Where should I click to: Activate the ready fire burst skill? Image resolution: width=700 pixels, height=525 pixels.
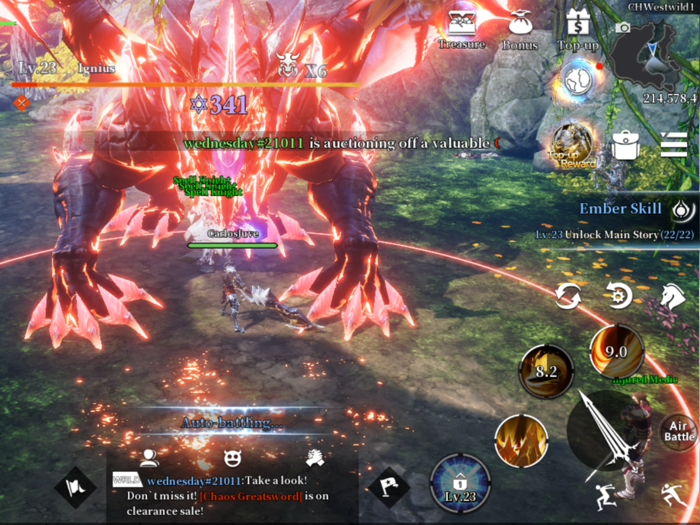pyautogui.click(x=521, y=440)
